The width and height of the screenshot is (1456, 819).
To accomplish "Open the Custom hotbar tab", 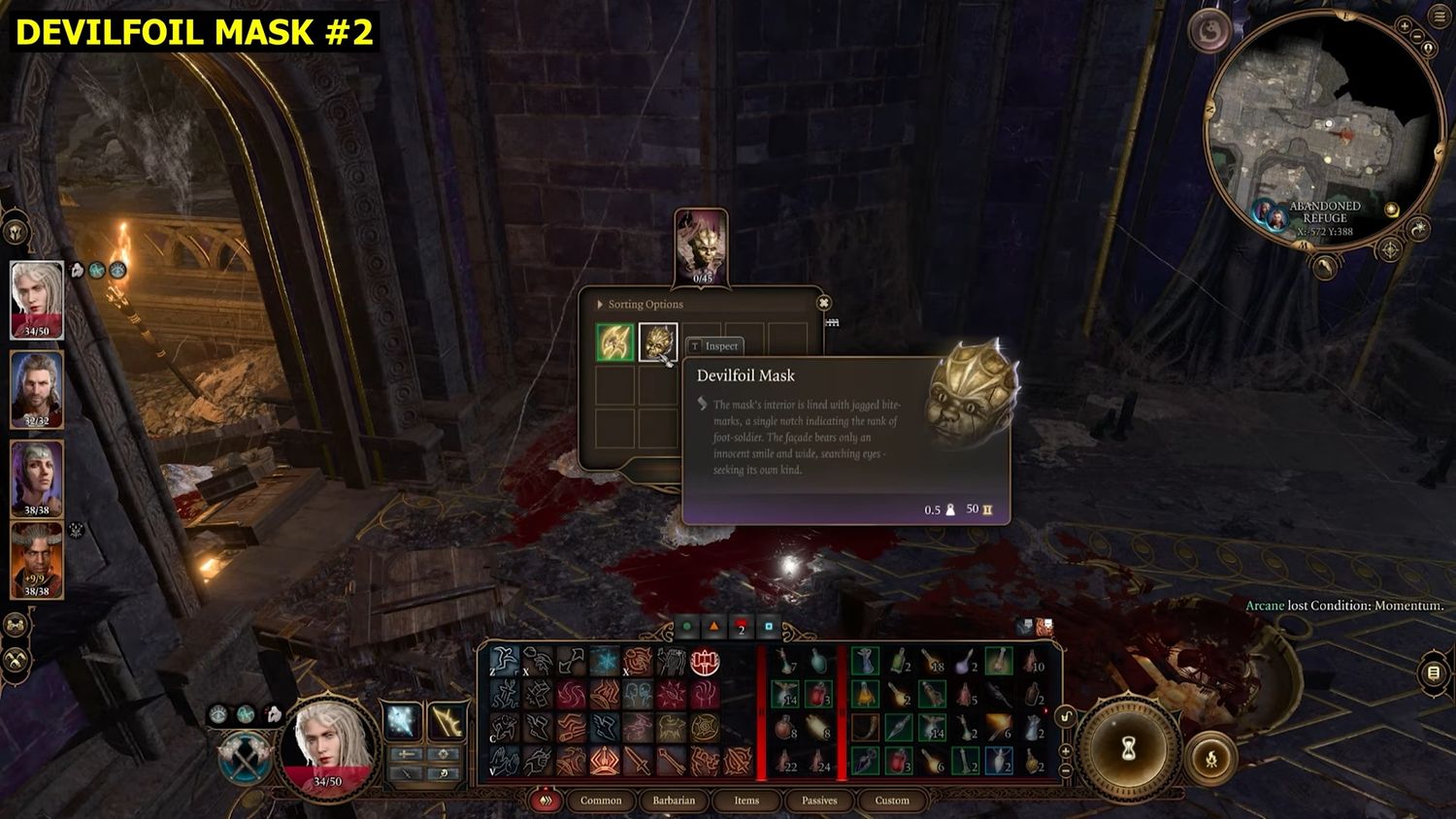I will [892, 801].
